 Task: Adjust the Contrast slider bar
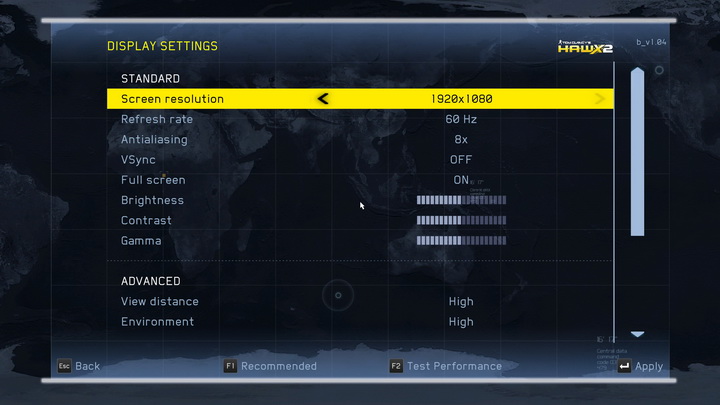pos(461,220)
